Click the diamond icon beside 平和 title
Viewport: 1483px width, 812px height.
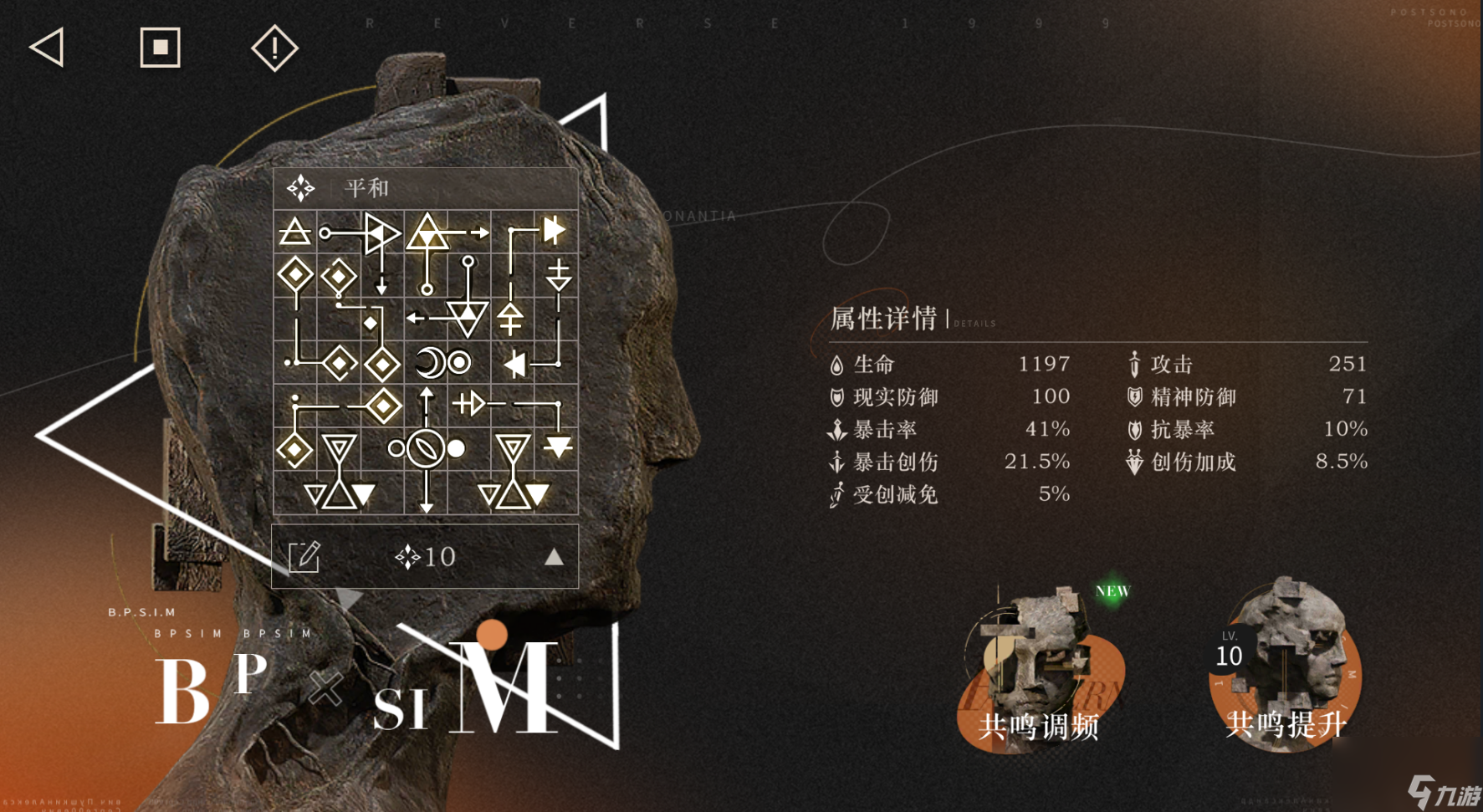tap(301, 187)
